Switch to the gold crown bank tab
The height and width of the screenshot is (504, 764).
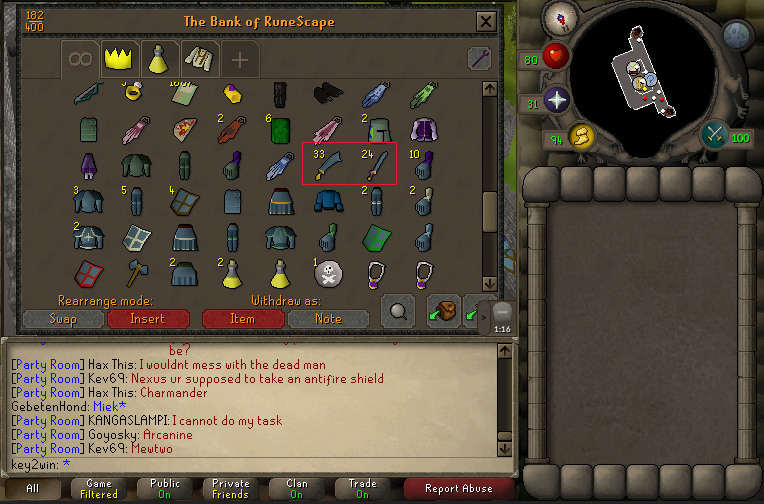coord(119,59)
